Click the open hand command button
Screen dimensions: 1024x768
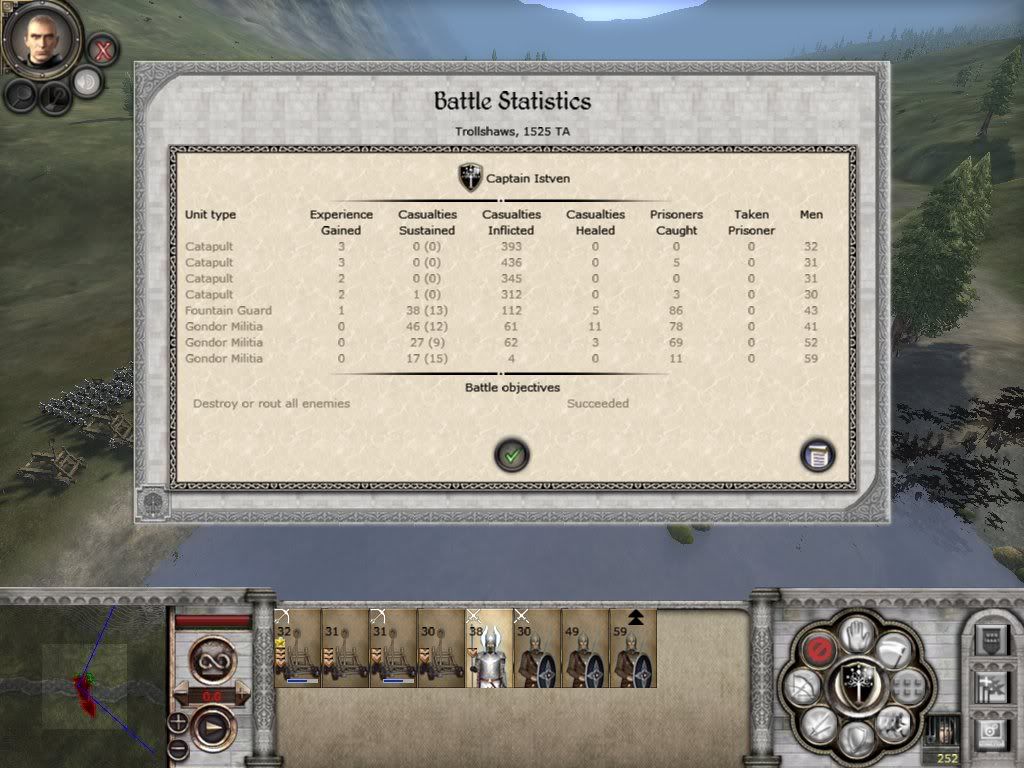coord(852,632)
